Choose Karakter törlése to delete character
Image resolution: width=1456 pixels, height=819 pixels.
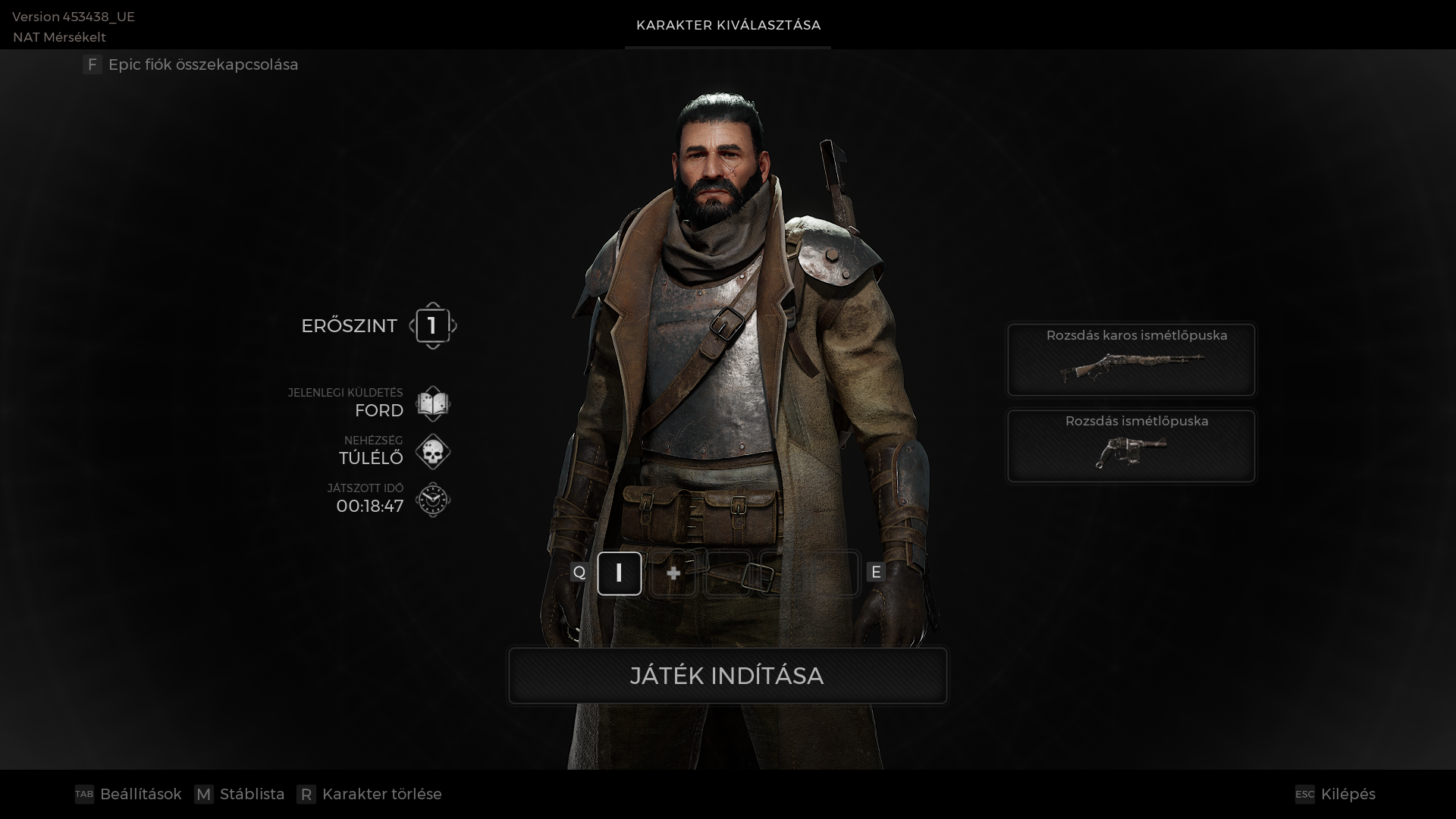point(369,794)
